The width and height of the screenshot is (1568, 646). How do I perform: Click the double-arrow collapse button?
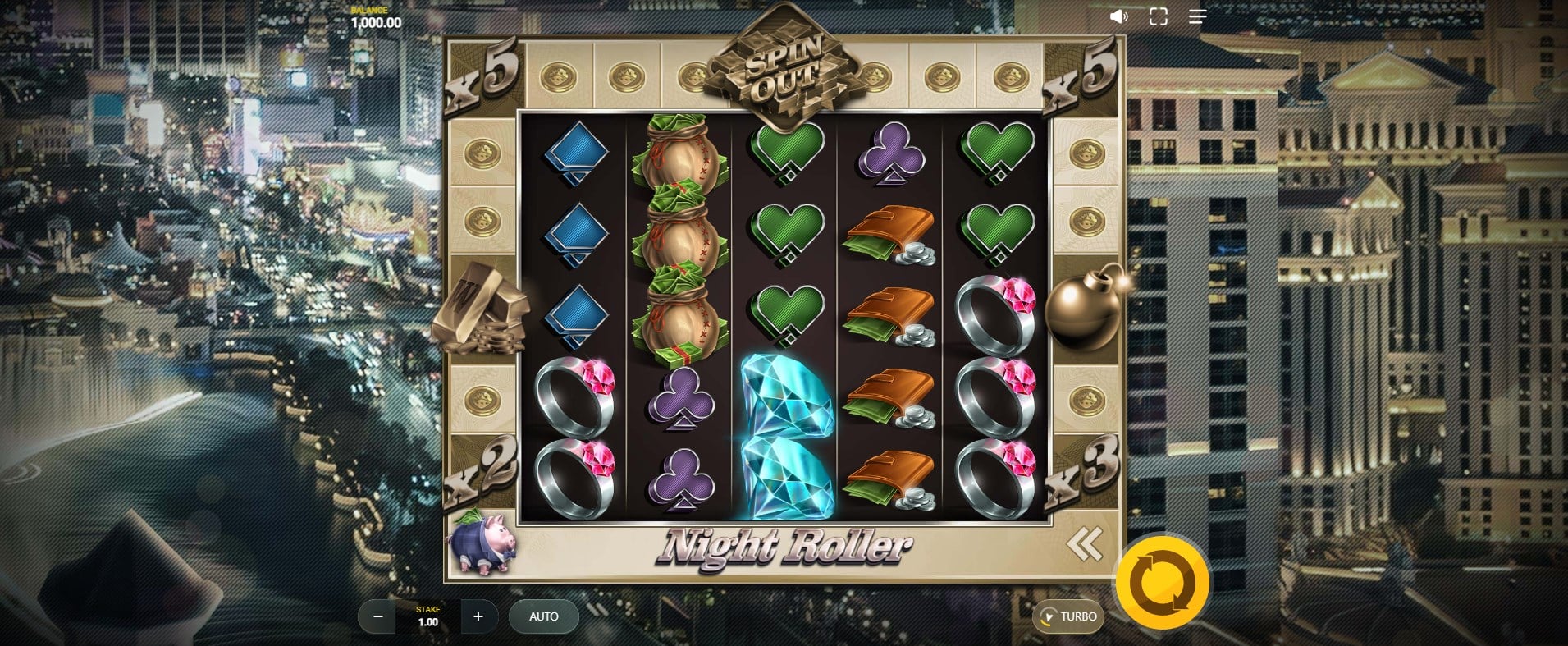[x=1084, y=543]
